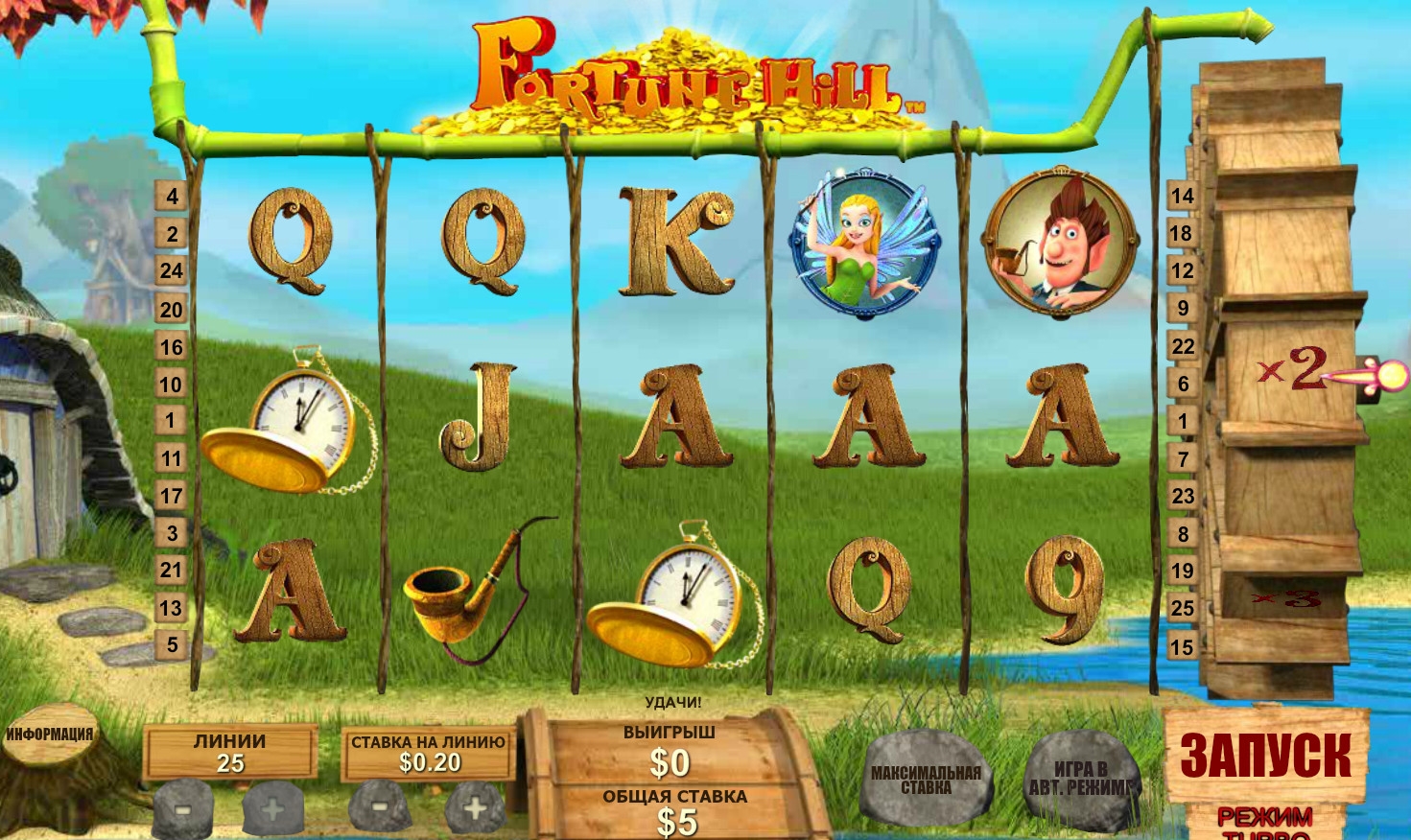Select payline marker number 24
The width and height of the screenshot is (1411, 840).
172,271
